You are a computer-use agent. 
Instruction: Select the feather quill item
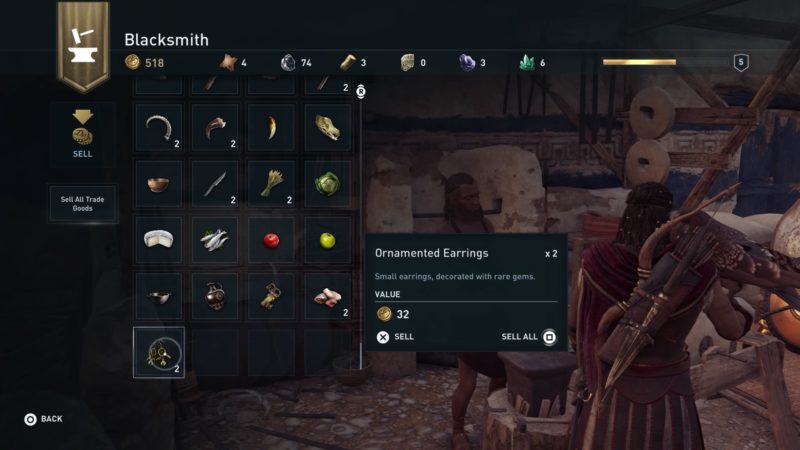tap(214, 184)
